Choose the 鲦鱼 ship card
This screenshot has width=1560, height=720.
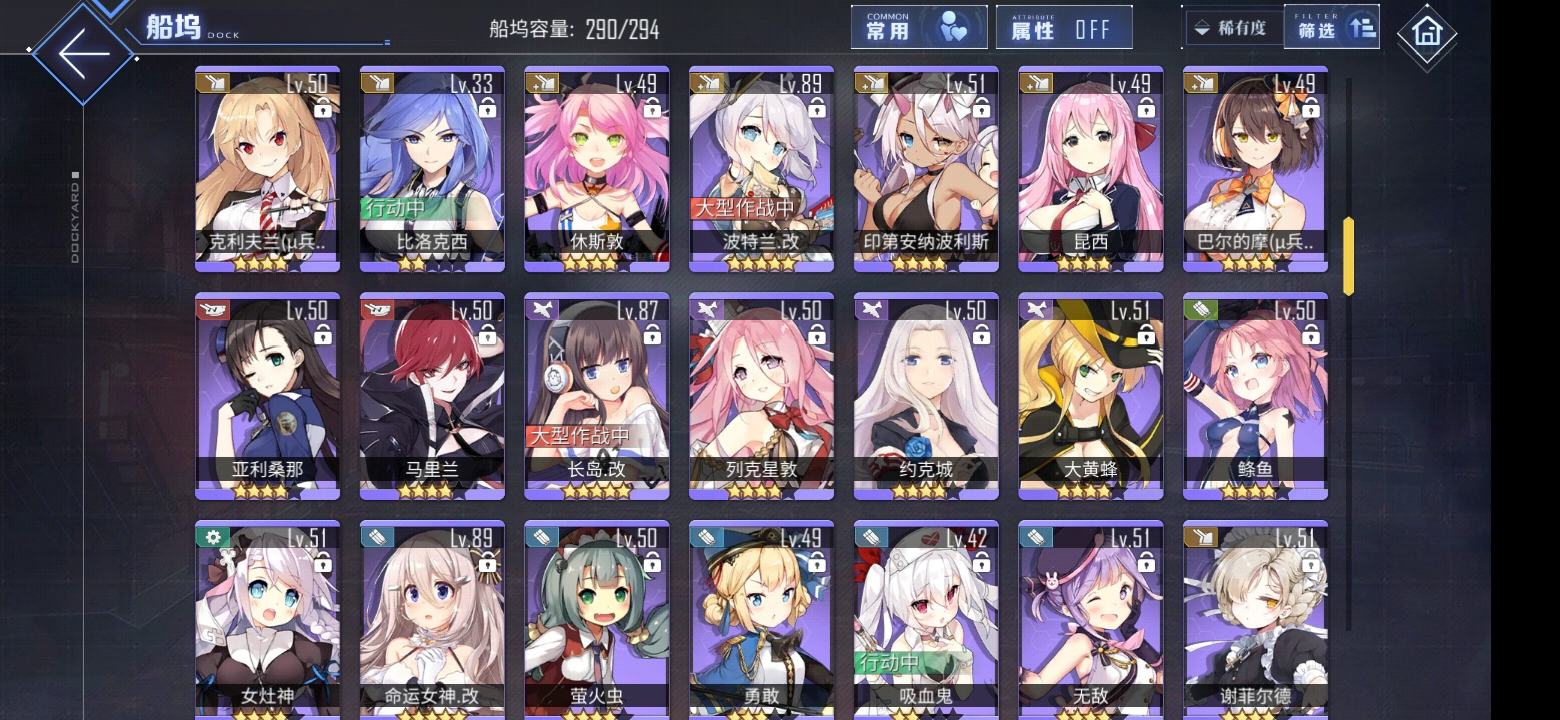click(1255, 395)
